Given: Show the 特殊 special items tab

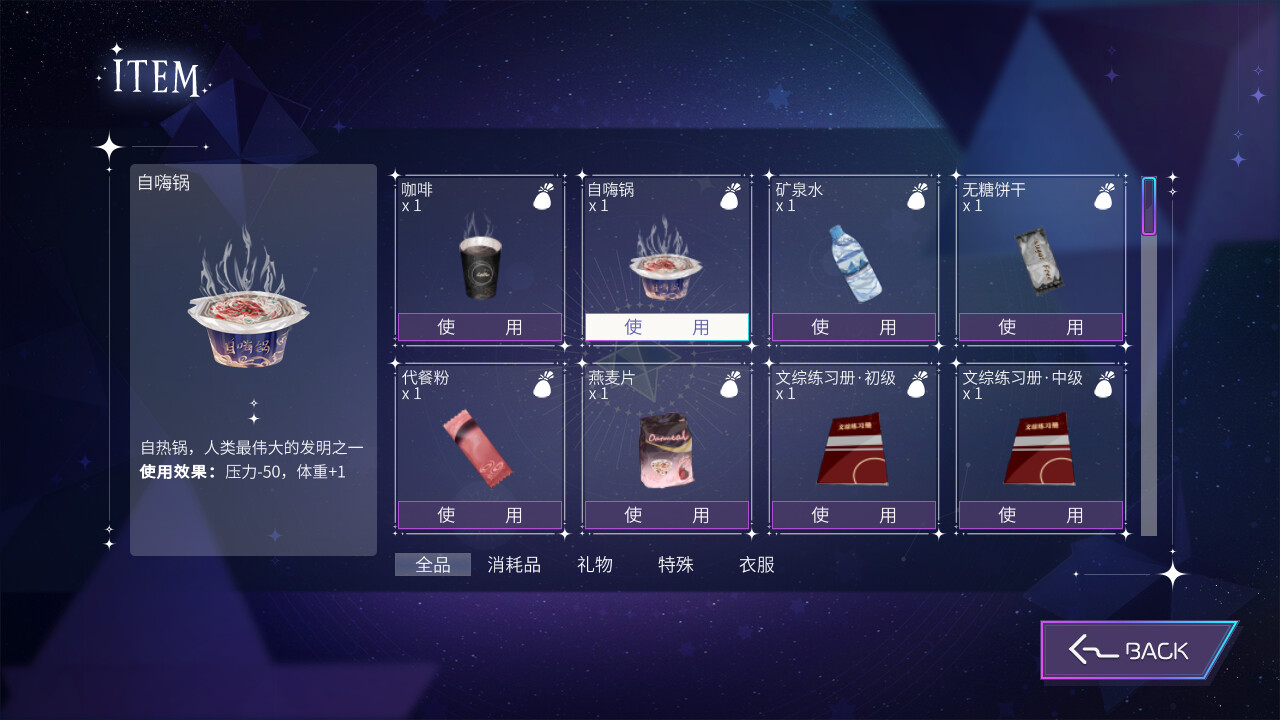Looking at the screenshot, I should pyautogui.click(x=676, y=565).
